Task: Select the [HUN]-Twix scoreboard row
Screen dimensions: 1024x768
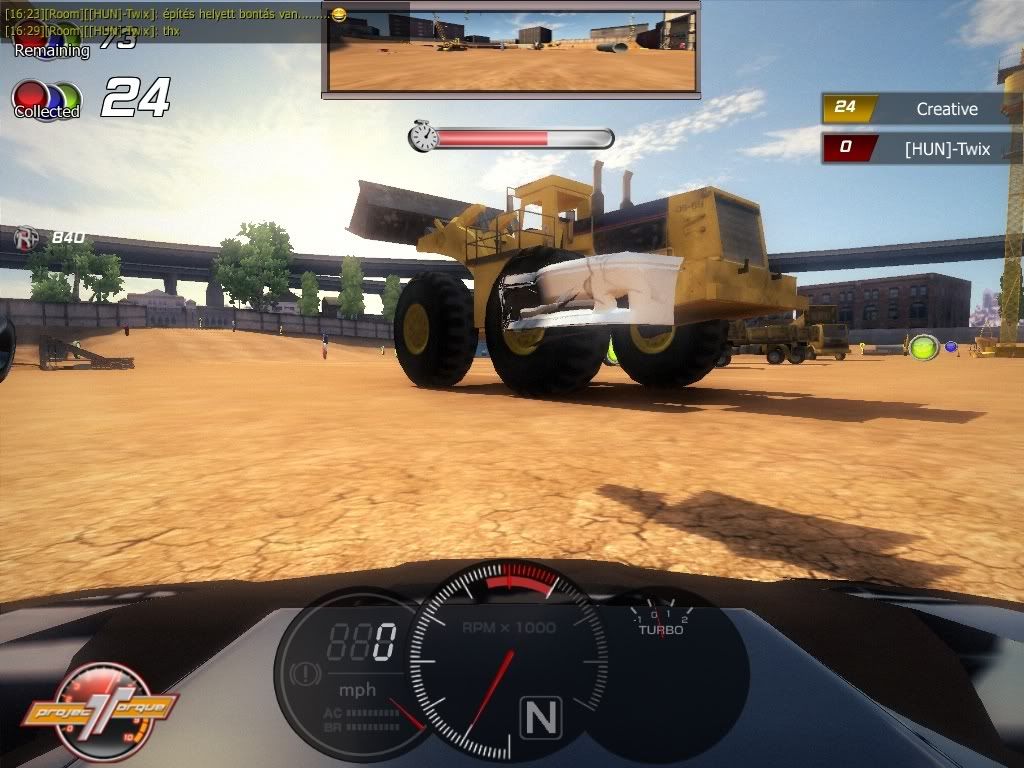Action: [920, 149]
